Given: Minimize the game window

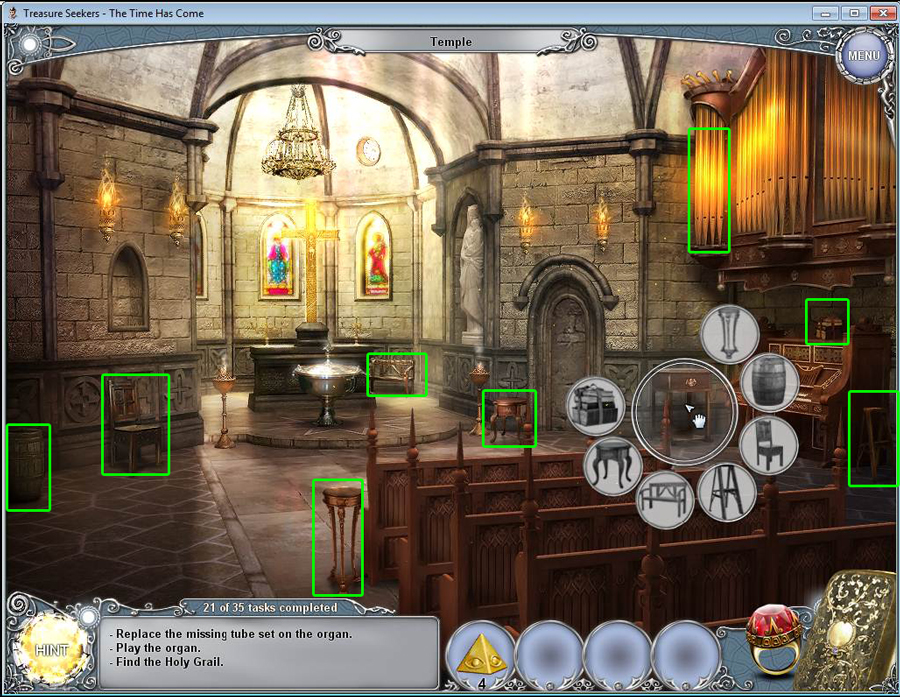Looking at the screenshot, I should 825,13.
